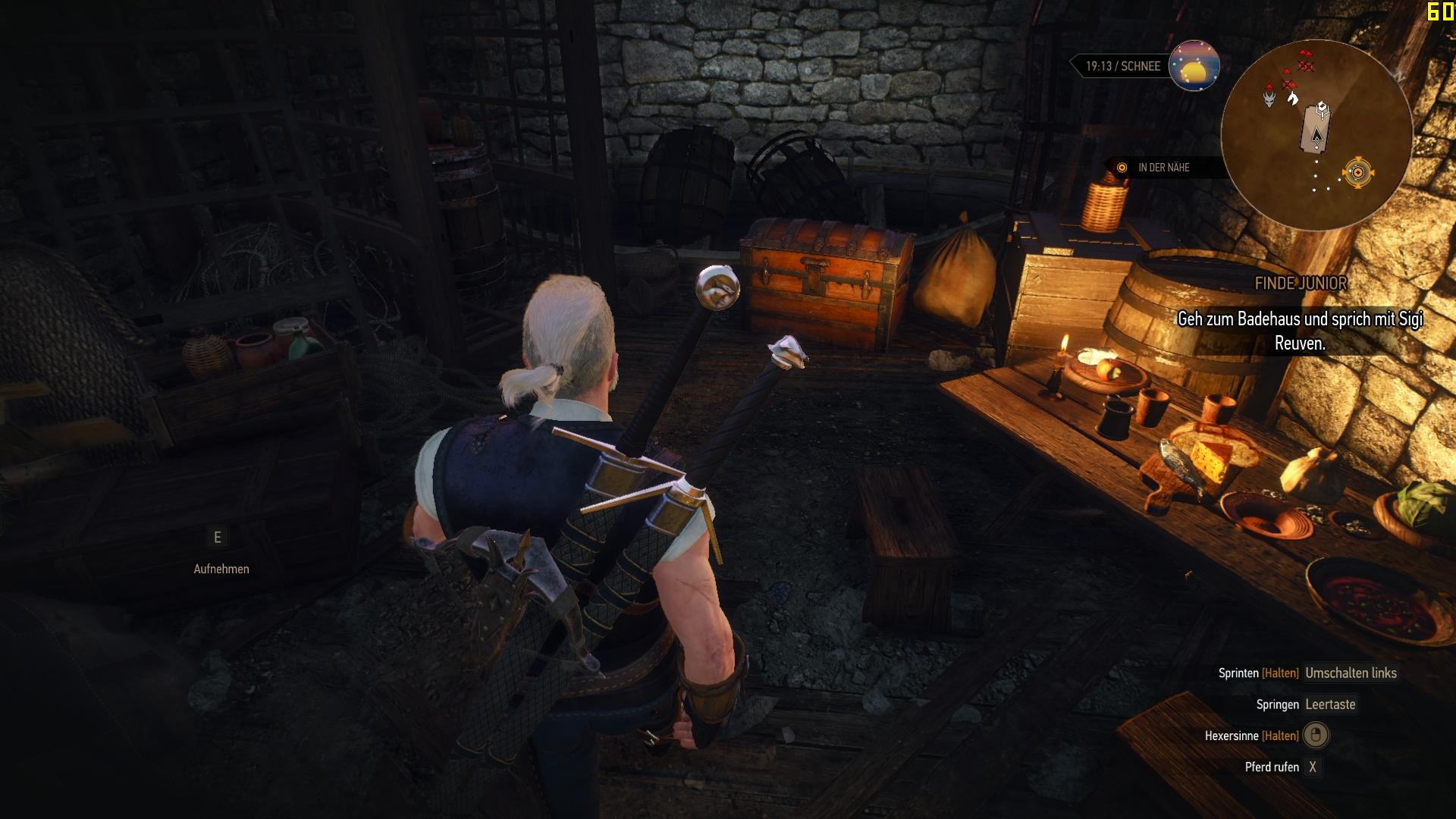
Task: Click the sunset weather icon
Action: tap(1194, 66)
